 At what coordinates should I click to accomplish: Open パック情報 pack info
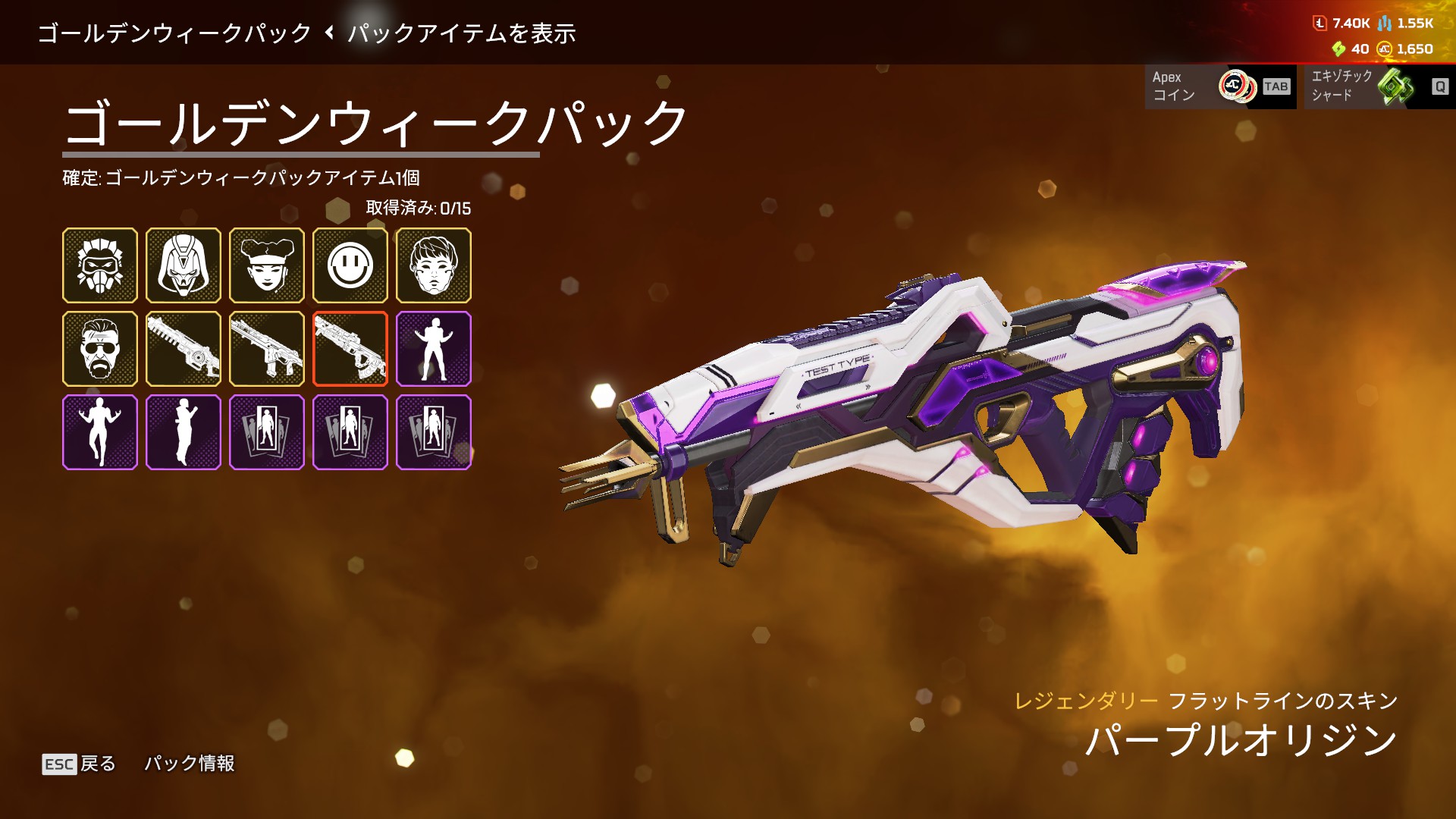190,763
